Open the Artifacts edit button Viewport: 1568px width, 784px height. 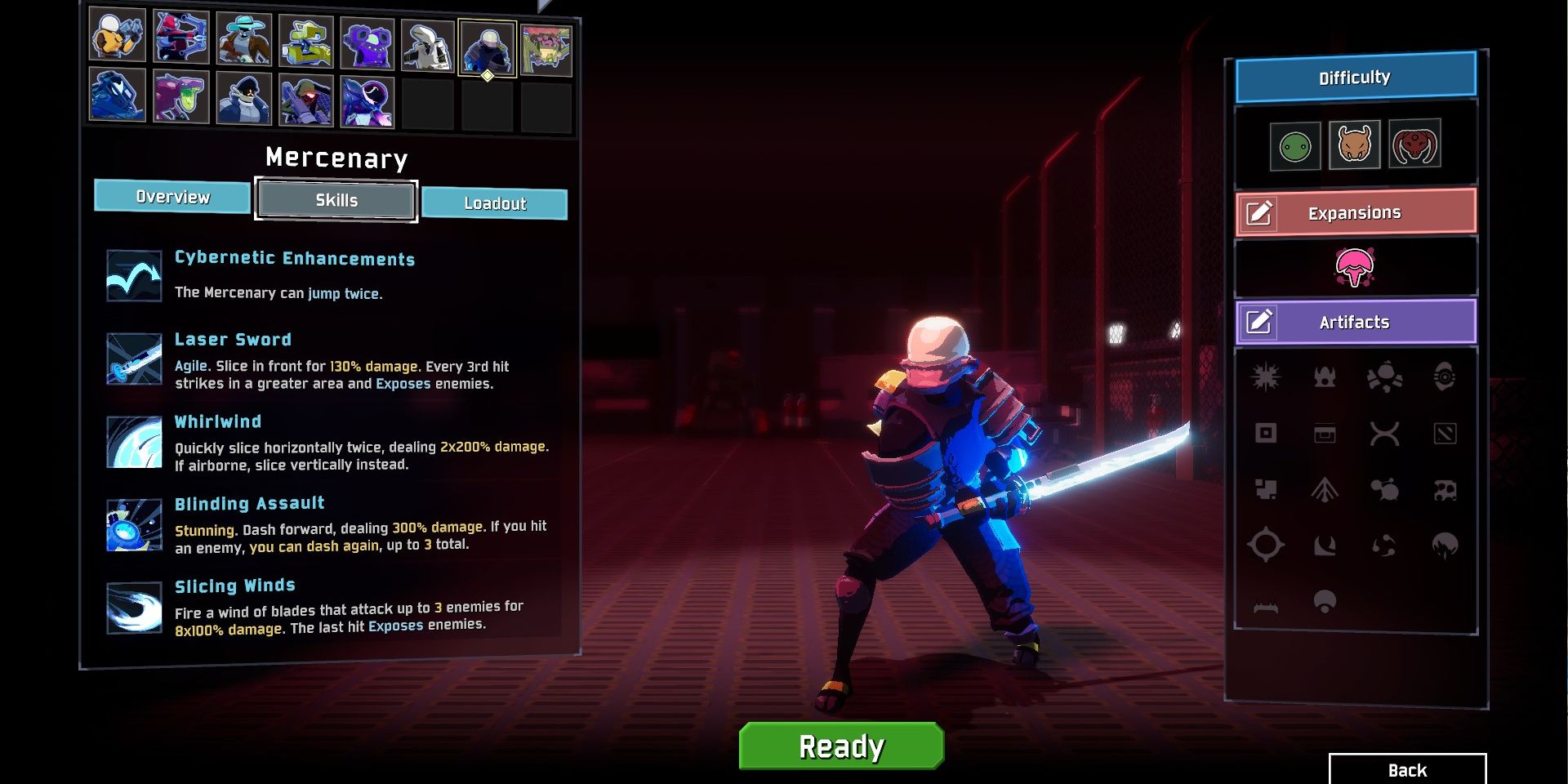(x=1259, y=322)
